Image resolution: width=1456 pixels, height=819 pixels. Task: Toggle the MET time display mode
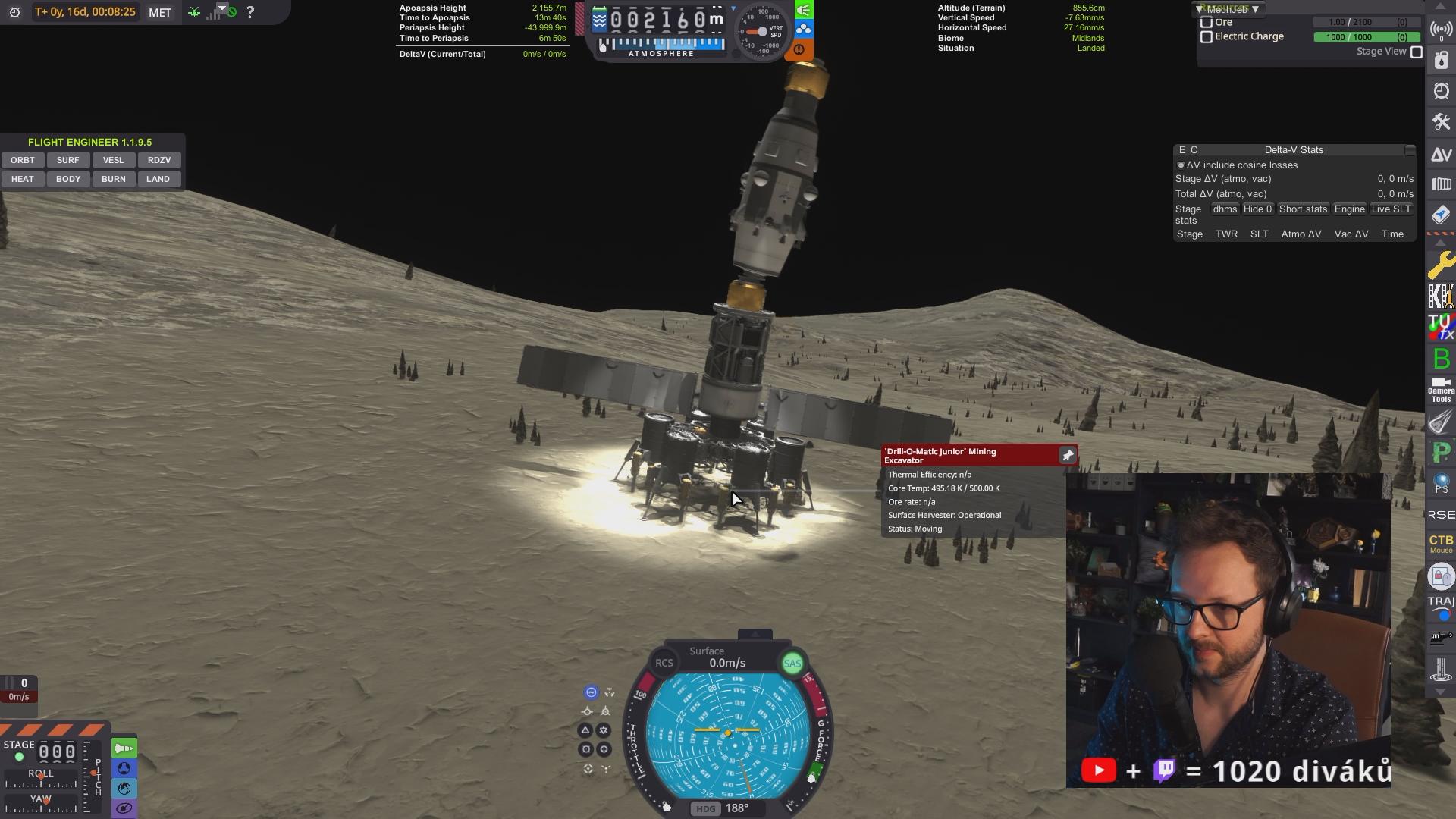[160, 12]
